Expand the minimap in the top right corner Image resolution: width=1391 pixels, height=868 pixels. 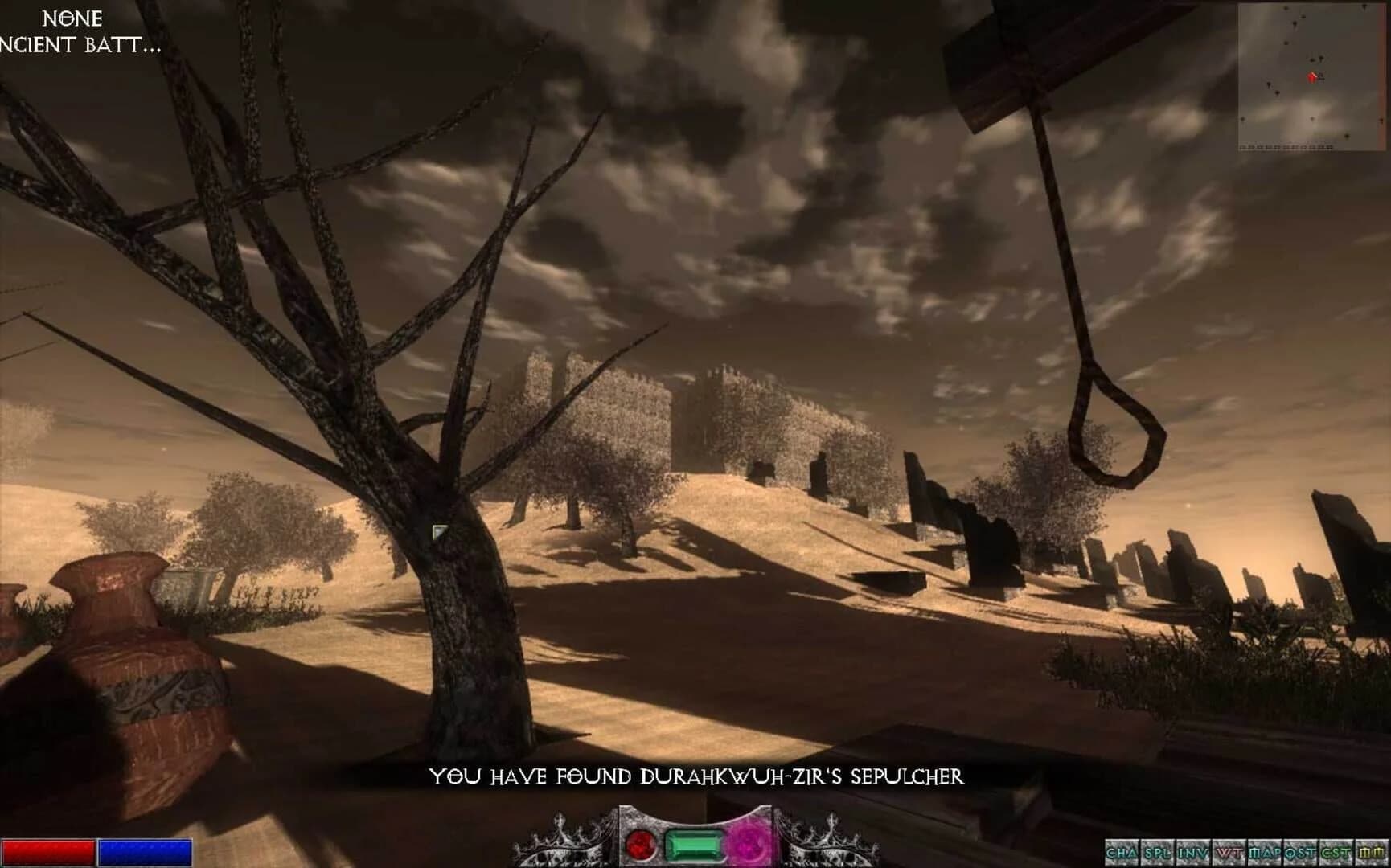(x=1311, y=76)
